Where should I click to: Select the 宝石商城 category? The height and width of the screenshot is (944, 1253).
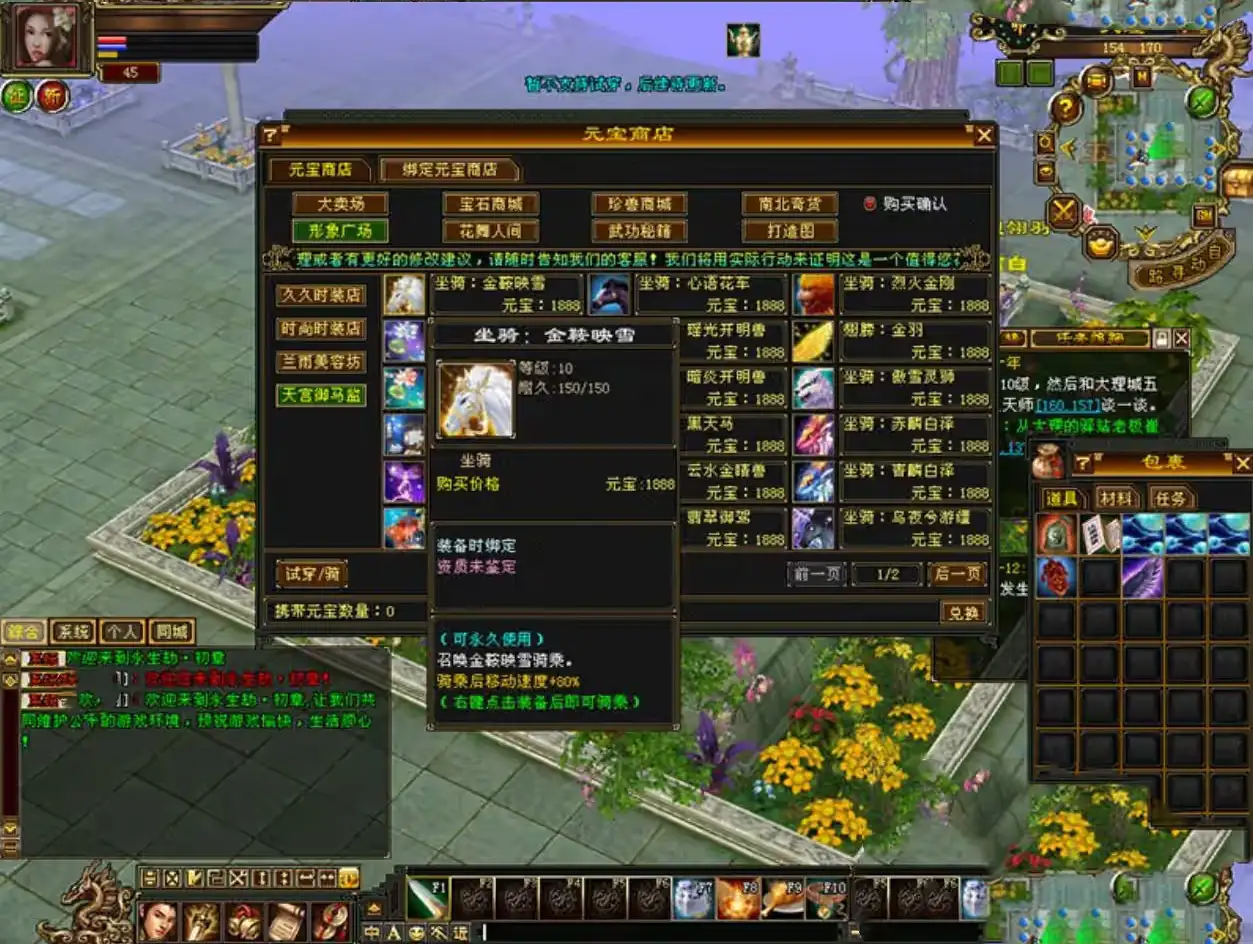[490, 204]
